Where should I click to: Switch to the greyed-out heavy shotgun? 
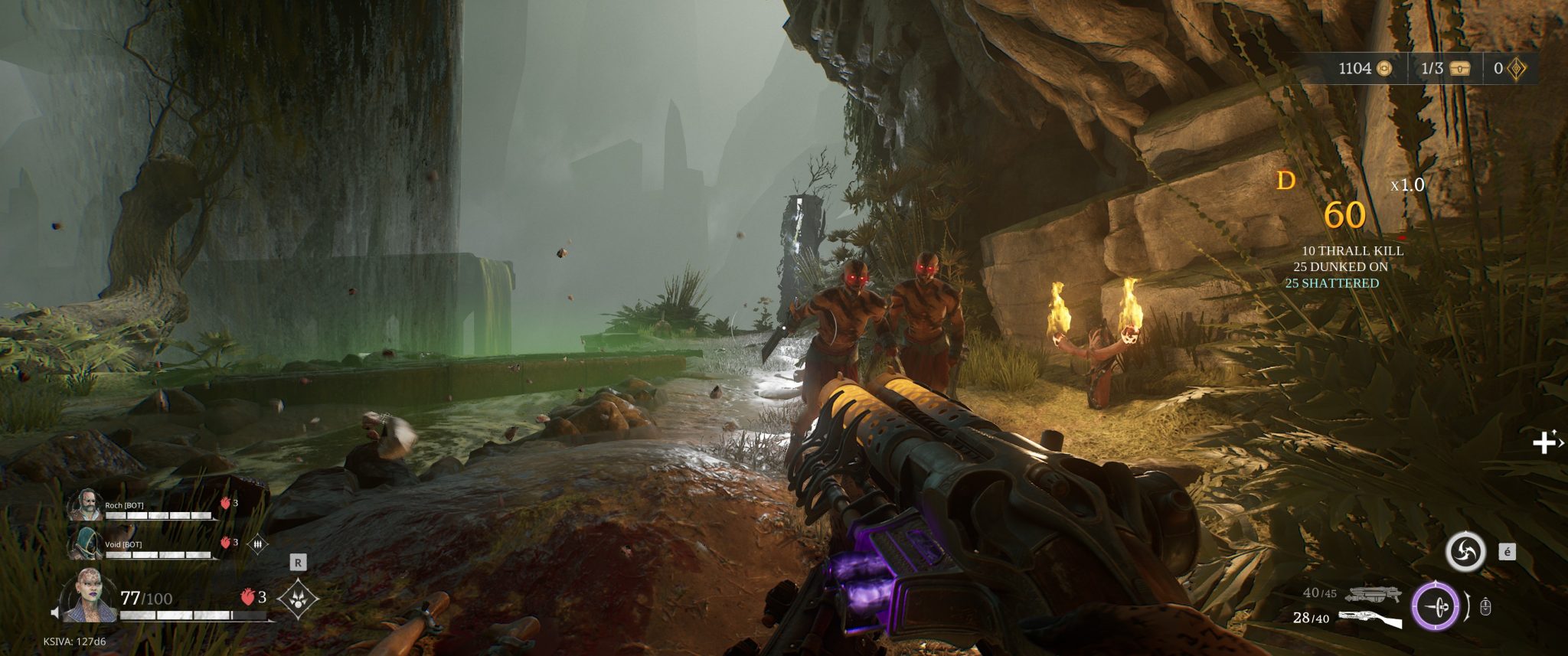coord(1373,593)
